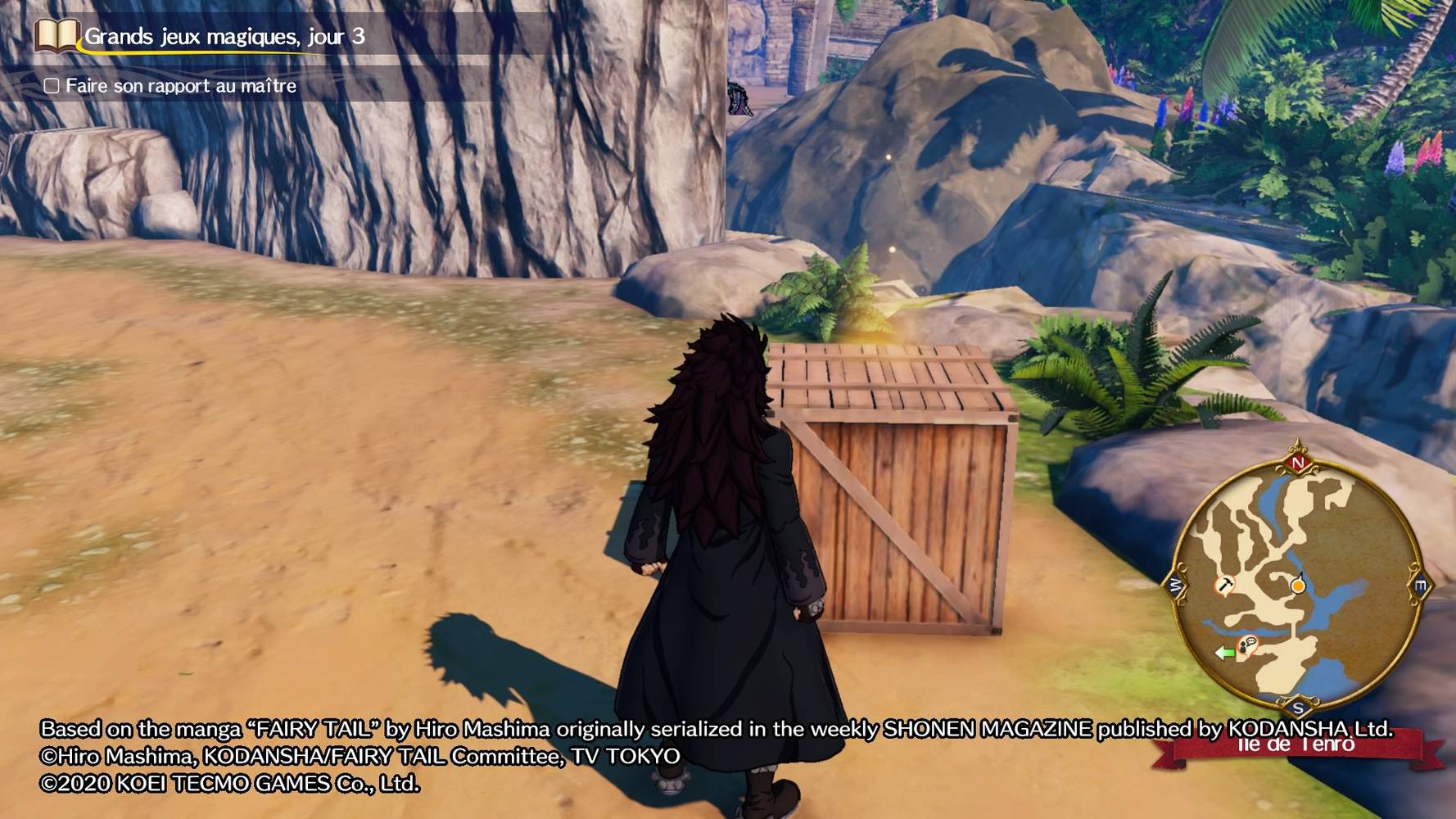Click the red N compass point on the minimap
The height and width of the screenshot is (819, 1456).
1298,464
